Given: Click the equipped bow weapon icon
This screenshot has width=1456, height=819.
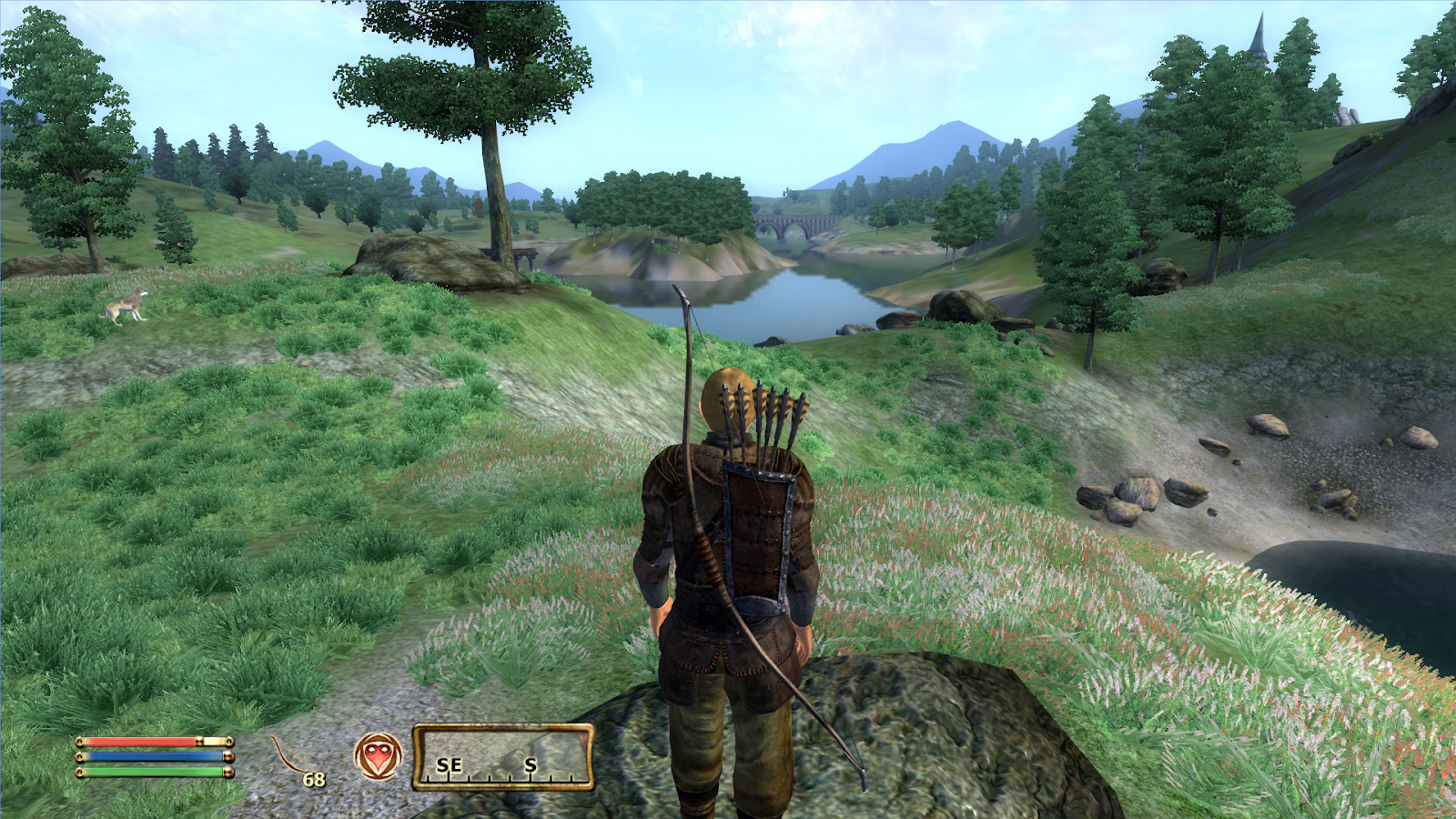Looking at the screenshot, I should tap(293, 759).
